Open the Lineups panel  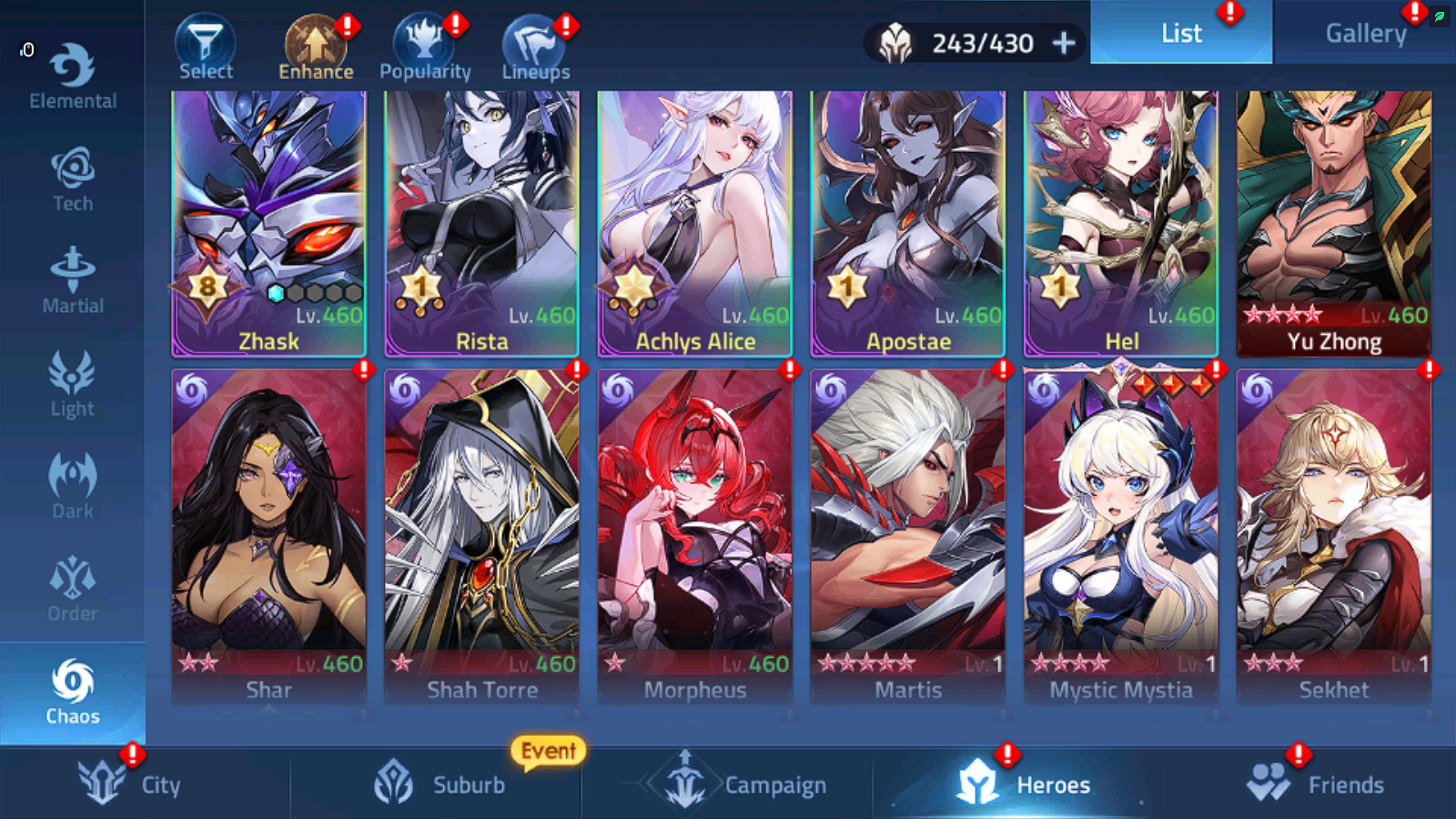[x=533, y=41]
